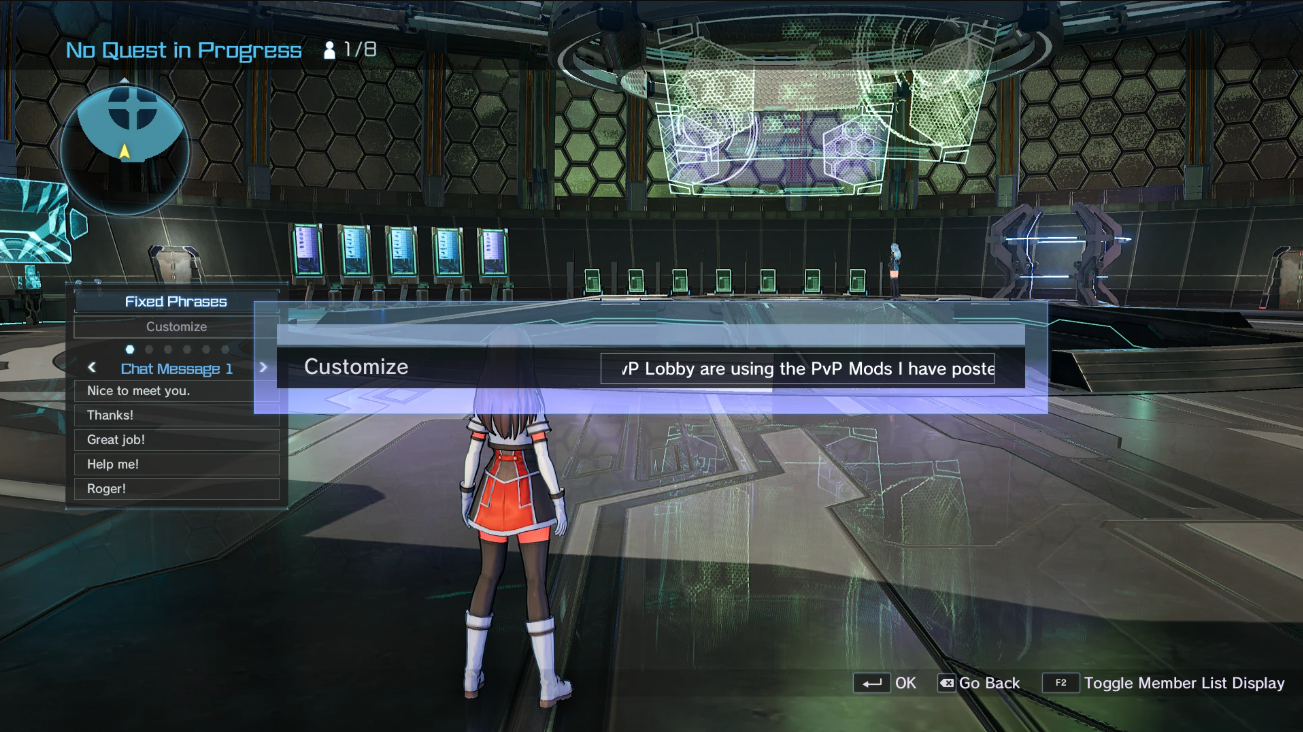Choose the "Thanks!" fixed phrase

point(176,415)
